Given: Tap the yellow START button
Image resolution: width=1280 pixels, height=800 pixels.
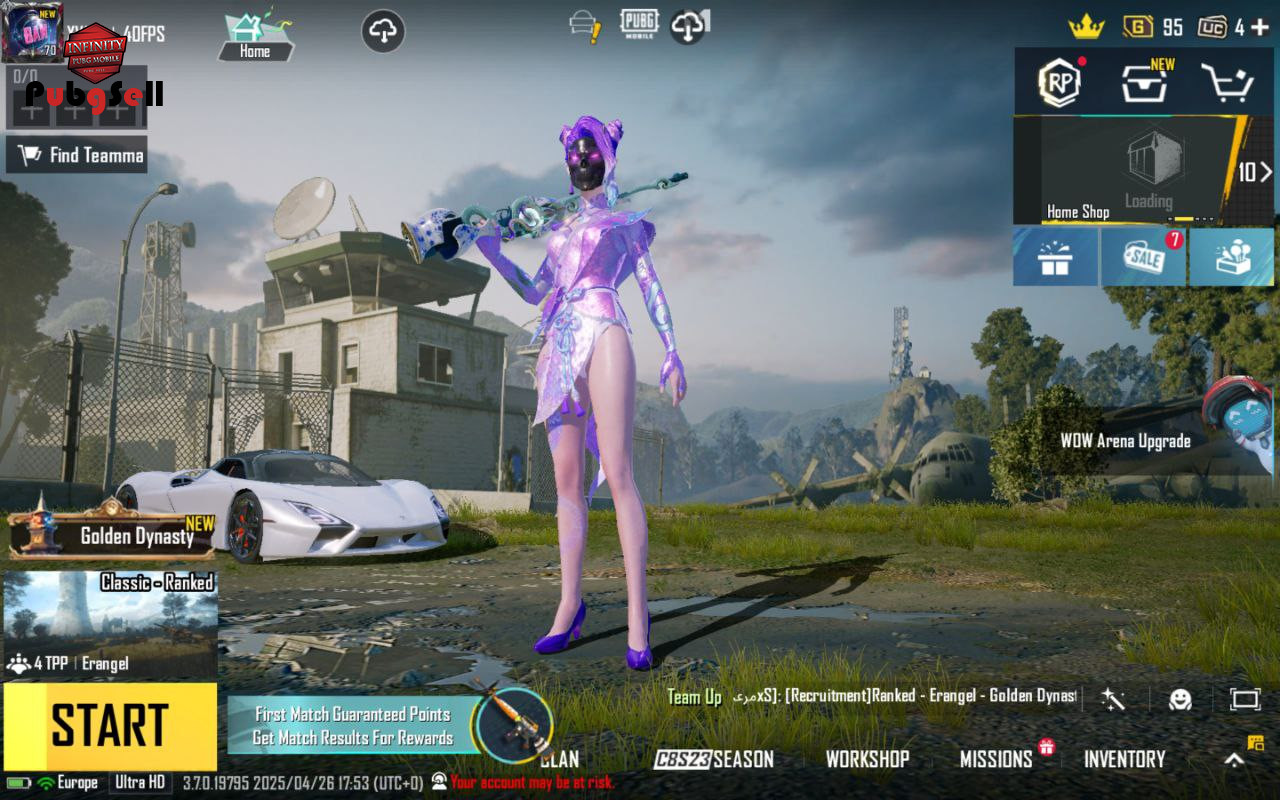Looking at the screenshot, I should (x=110, y=726).
